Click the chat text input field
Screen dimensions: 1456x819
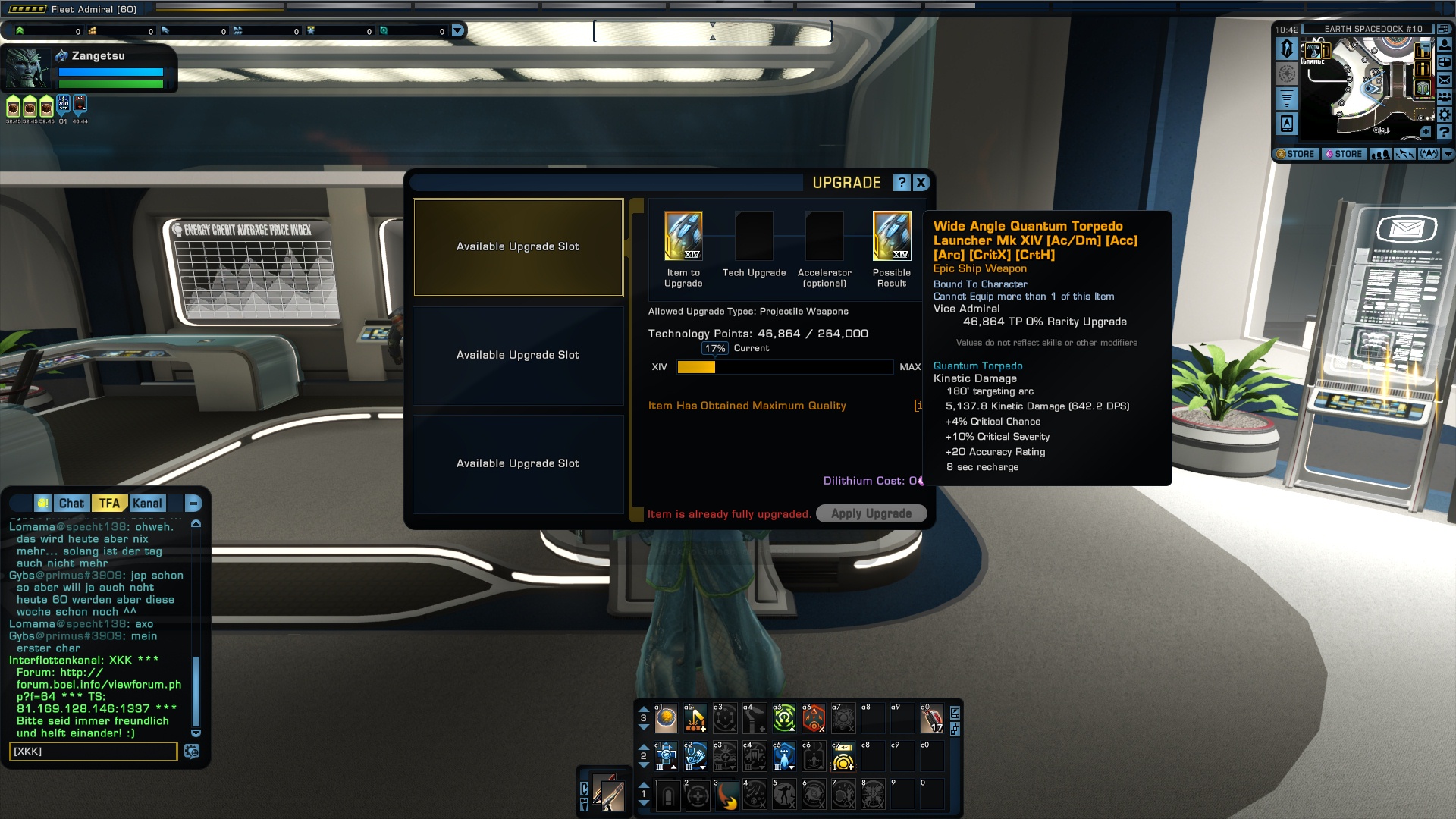[93, 752]
